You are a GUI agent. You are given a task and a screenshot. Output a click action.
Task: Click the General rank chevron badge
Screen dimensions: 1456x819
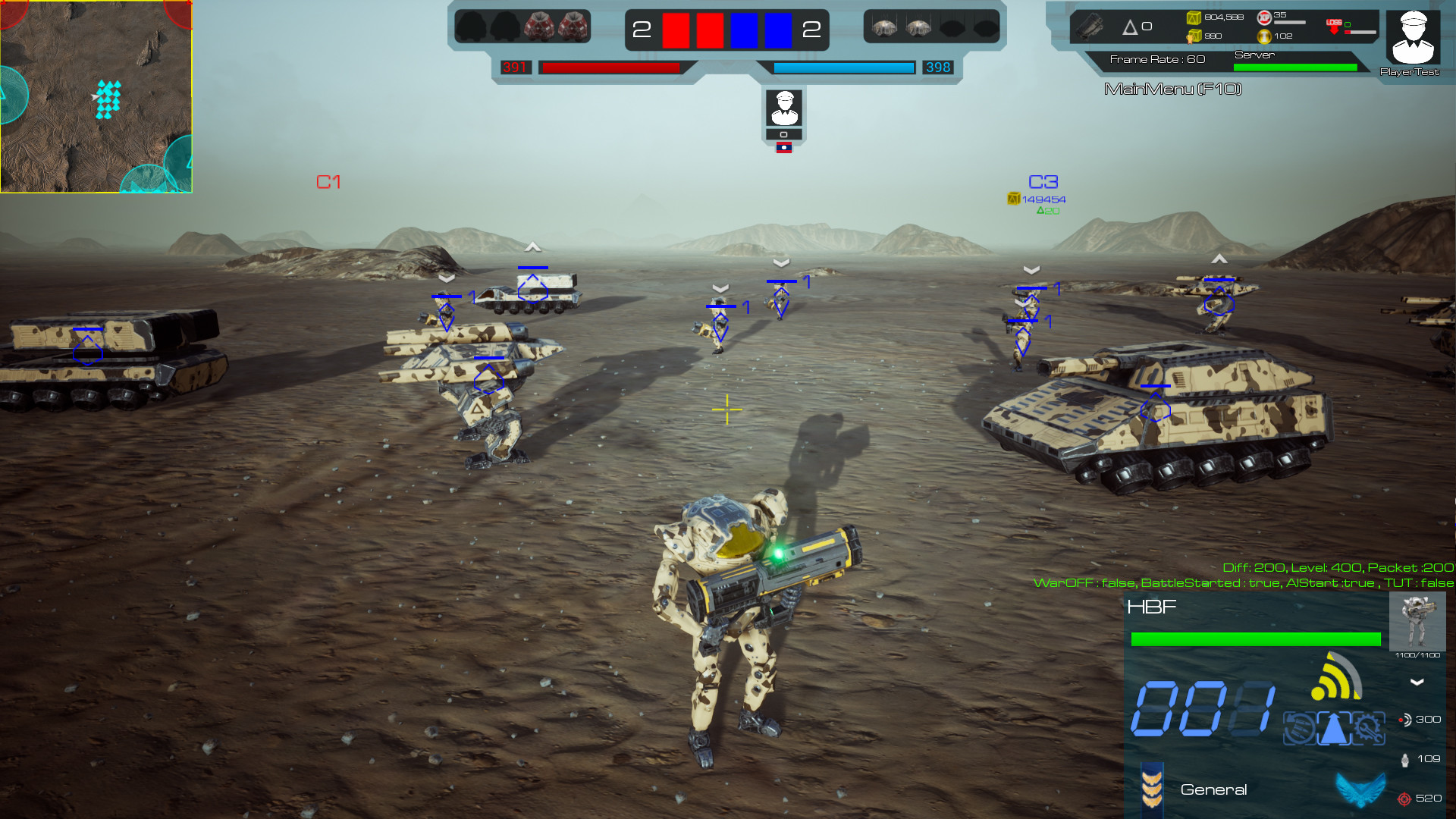[x=1152, y=789]
